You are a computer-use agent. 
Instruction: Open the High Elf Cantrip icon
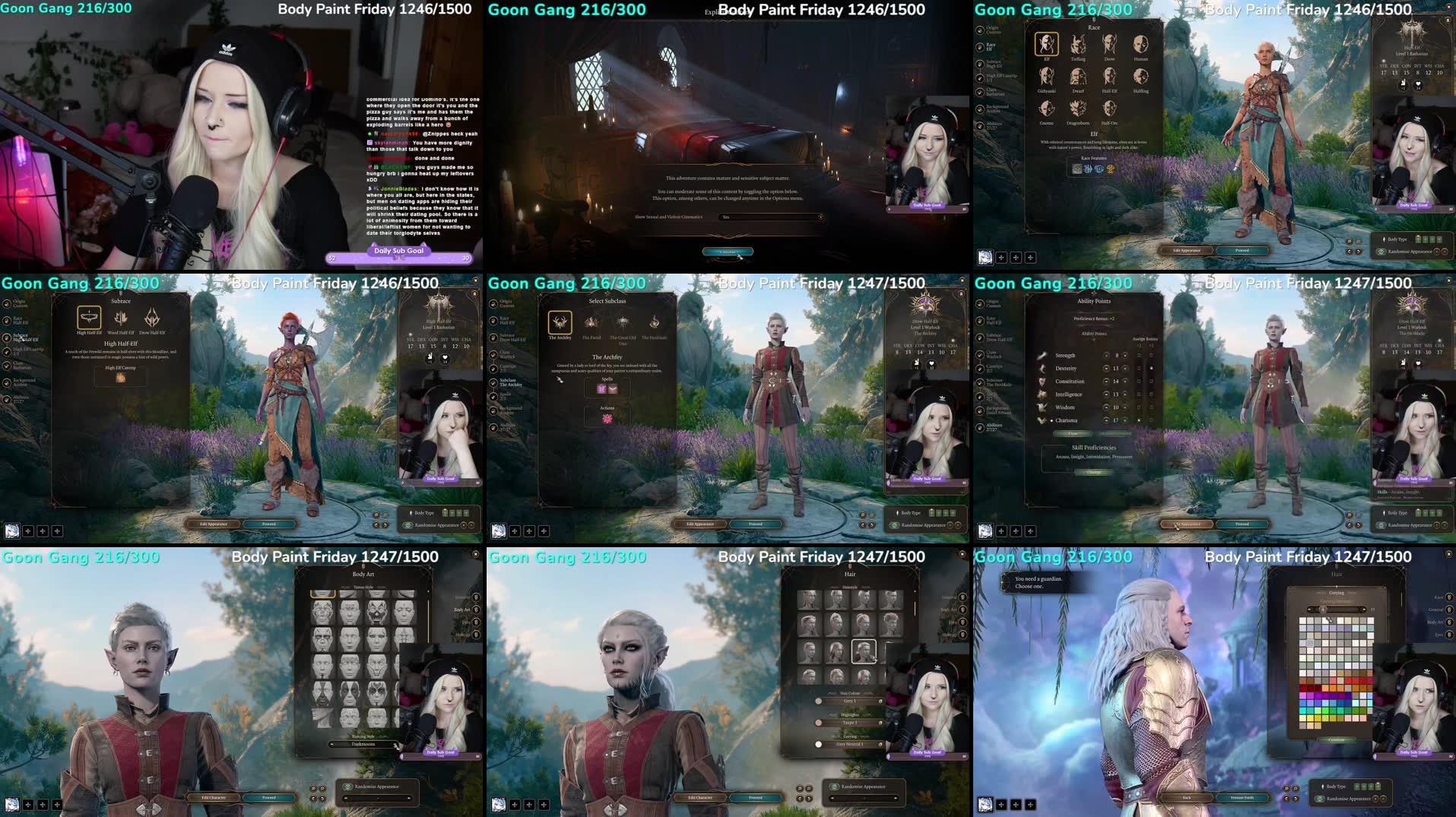coord(121,377)
